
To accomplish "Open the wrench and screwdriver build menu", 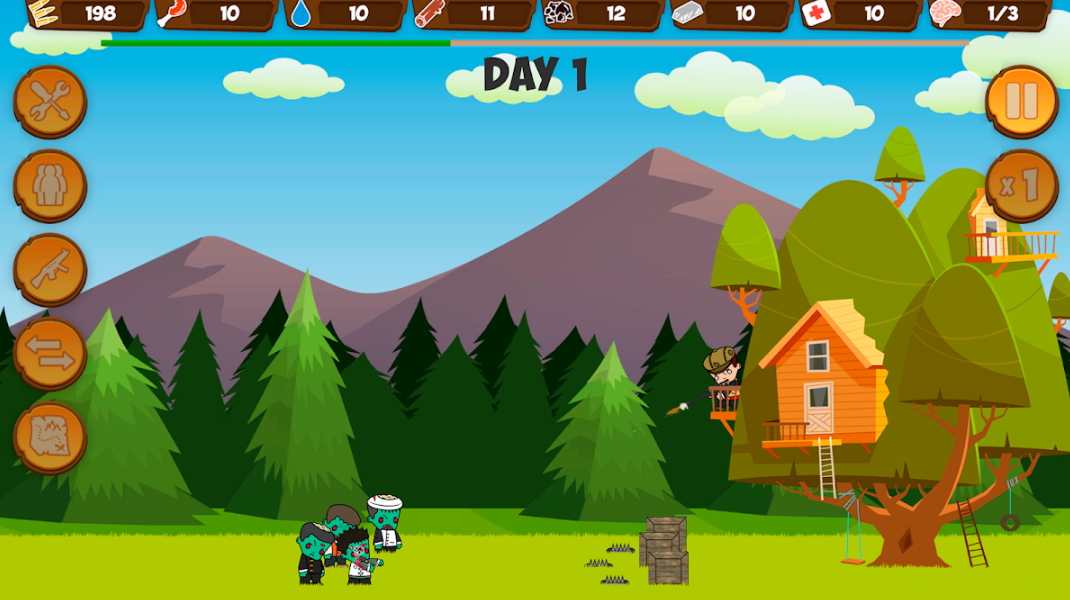I will (x=50, y=102).
